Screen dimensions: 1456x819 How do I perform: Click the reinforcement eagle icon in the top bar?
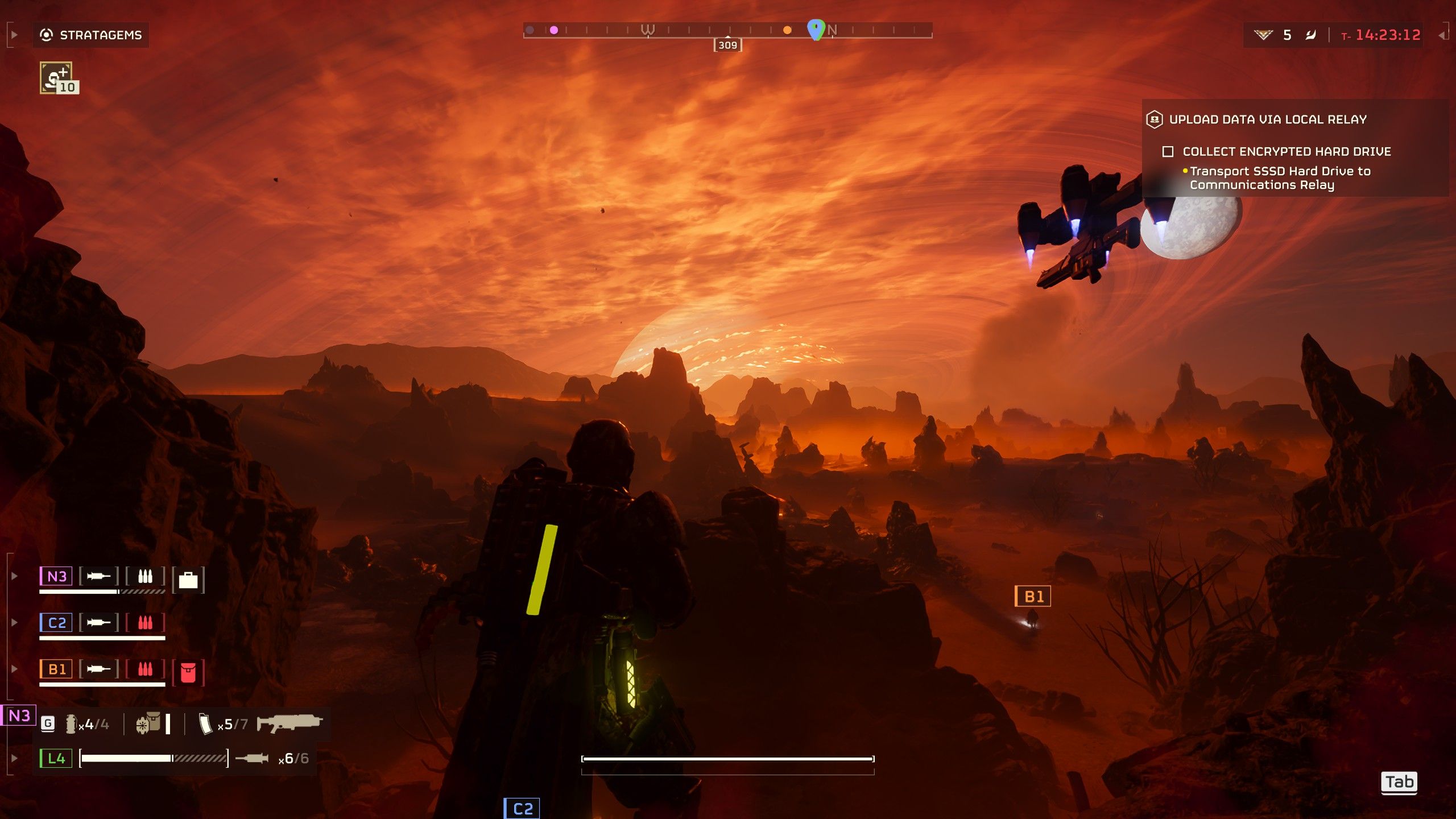tap(1263, 35)
